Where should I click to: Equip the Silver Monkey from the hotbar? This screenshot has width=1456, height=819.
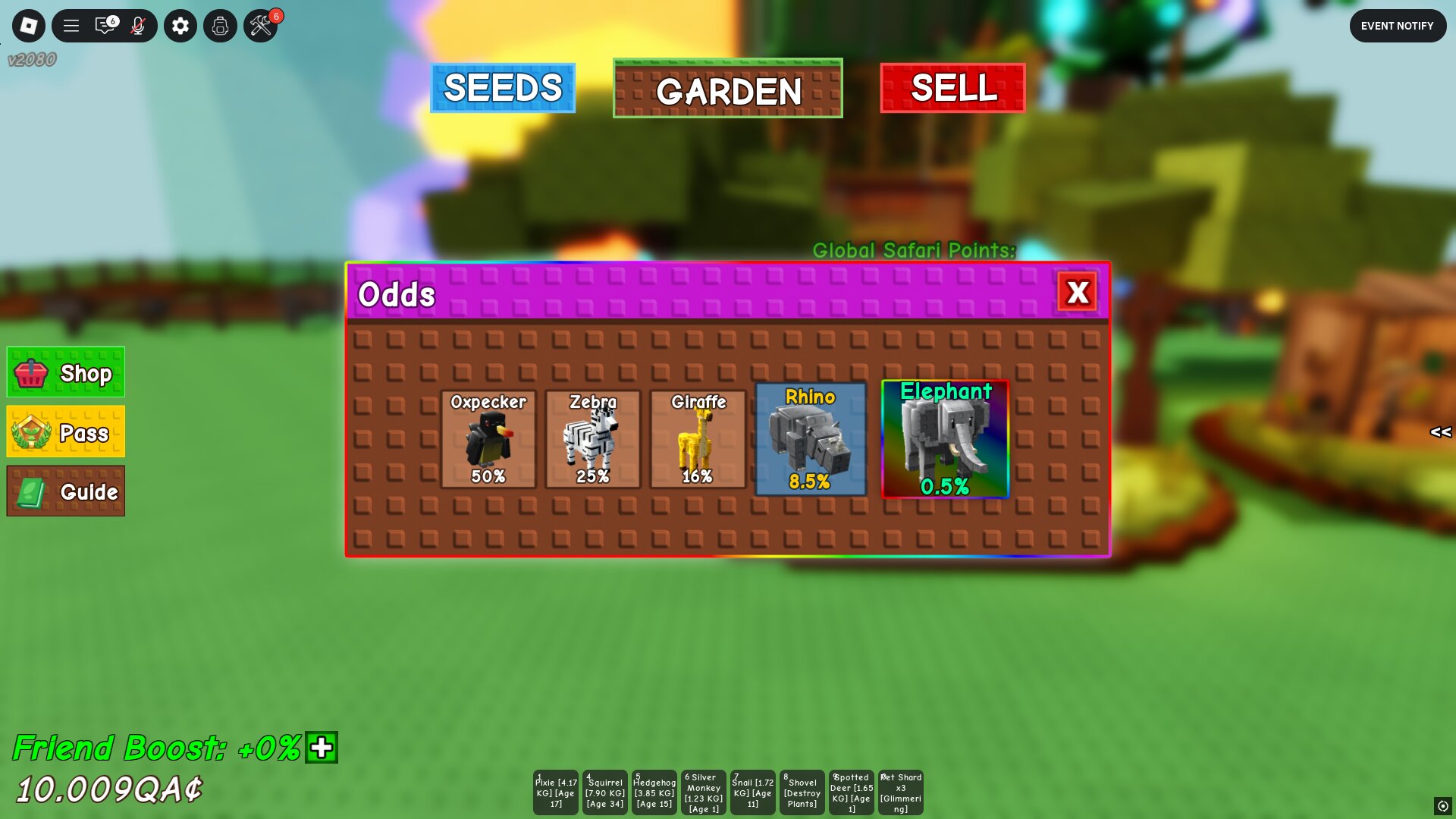pos(703,792)
